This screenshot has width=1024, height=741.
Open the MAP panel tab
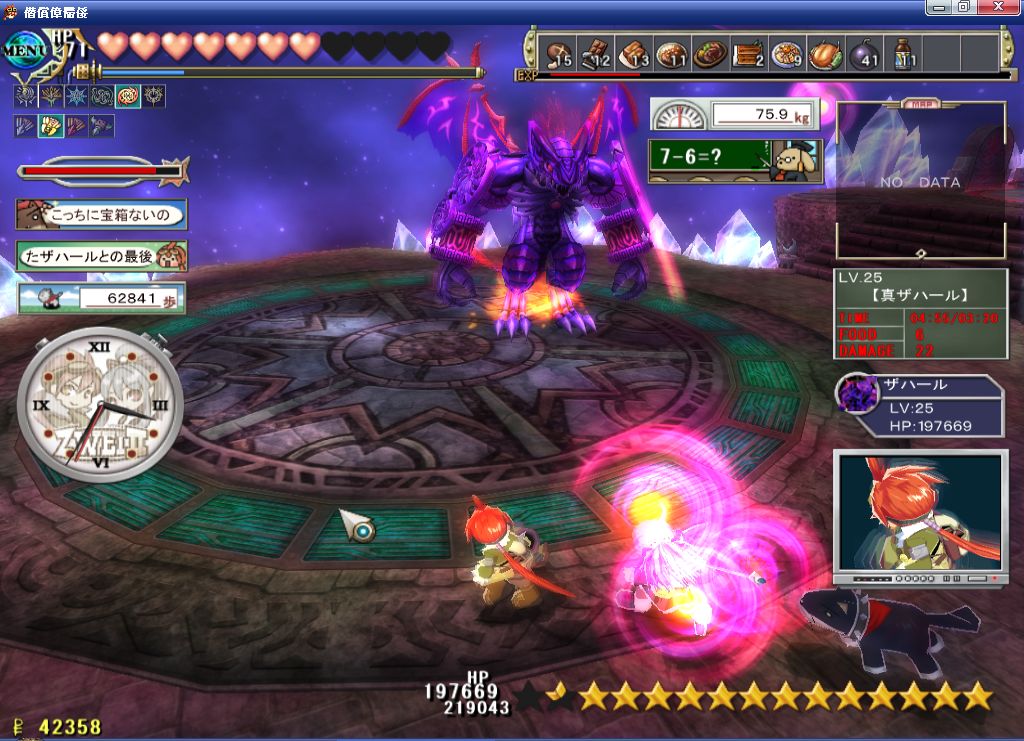(x=918, y=103)
